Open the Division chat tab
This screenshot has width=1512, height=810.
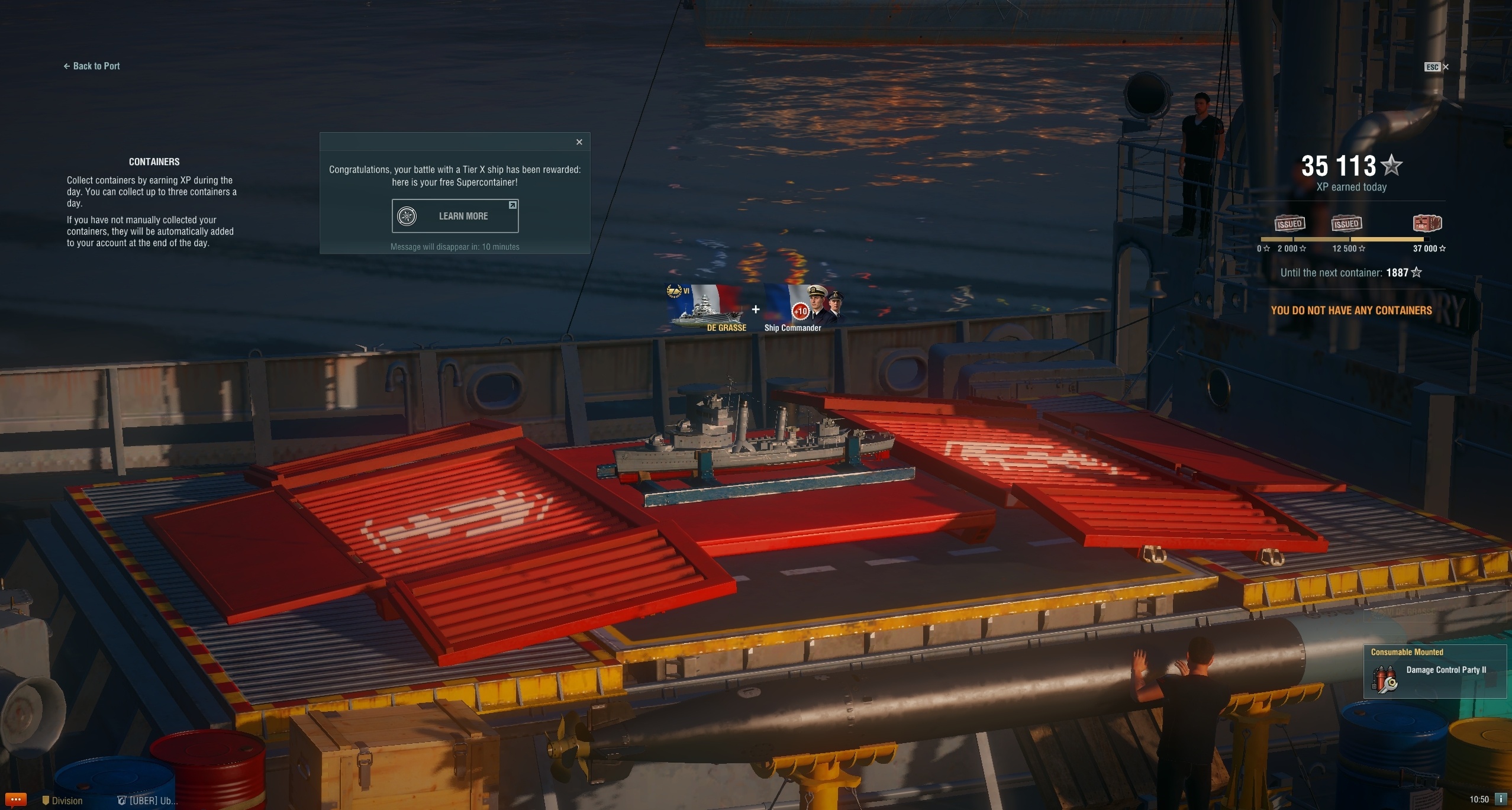point(63,801)
